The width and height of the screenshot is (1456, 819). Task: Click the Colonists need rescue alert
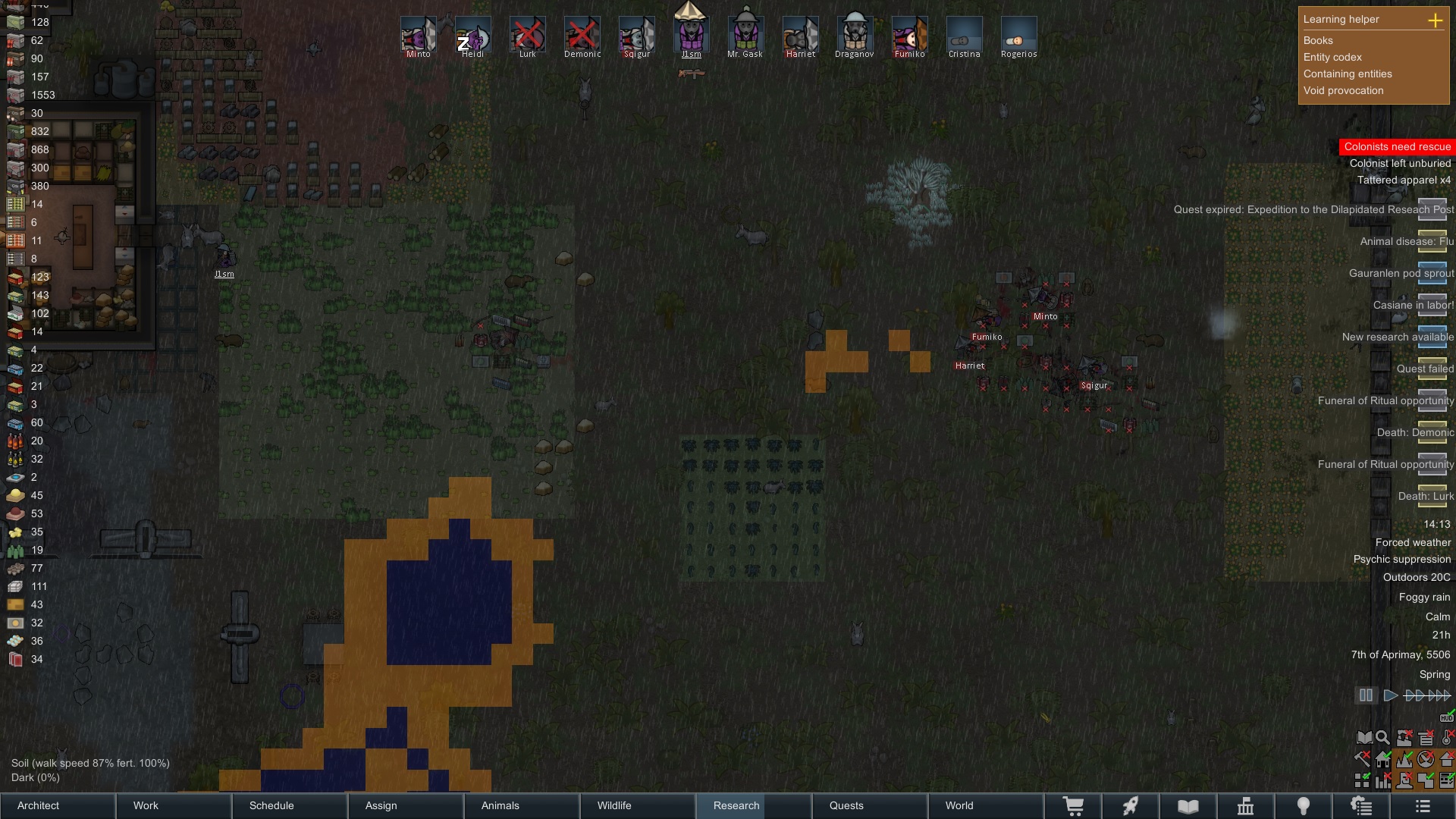tap(1397, 146)
